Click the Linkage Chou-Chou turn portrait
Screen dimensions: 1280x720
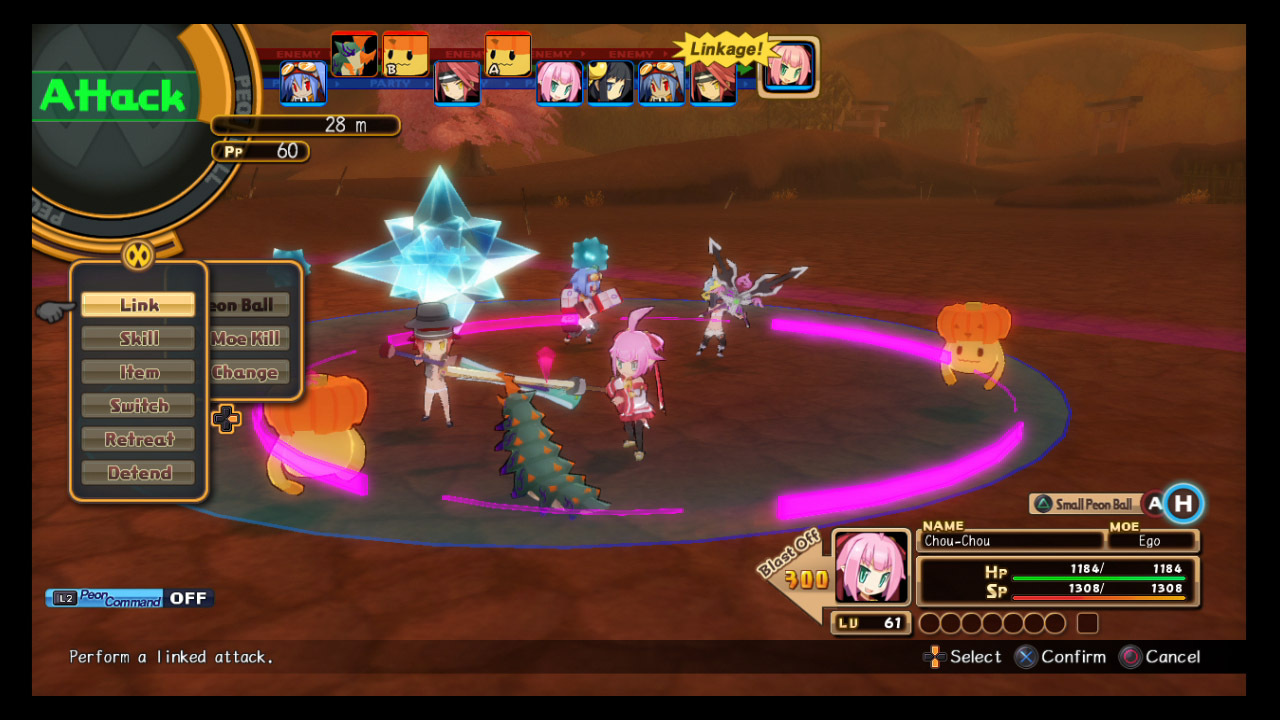[790, 67]
